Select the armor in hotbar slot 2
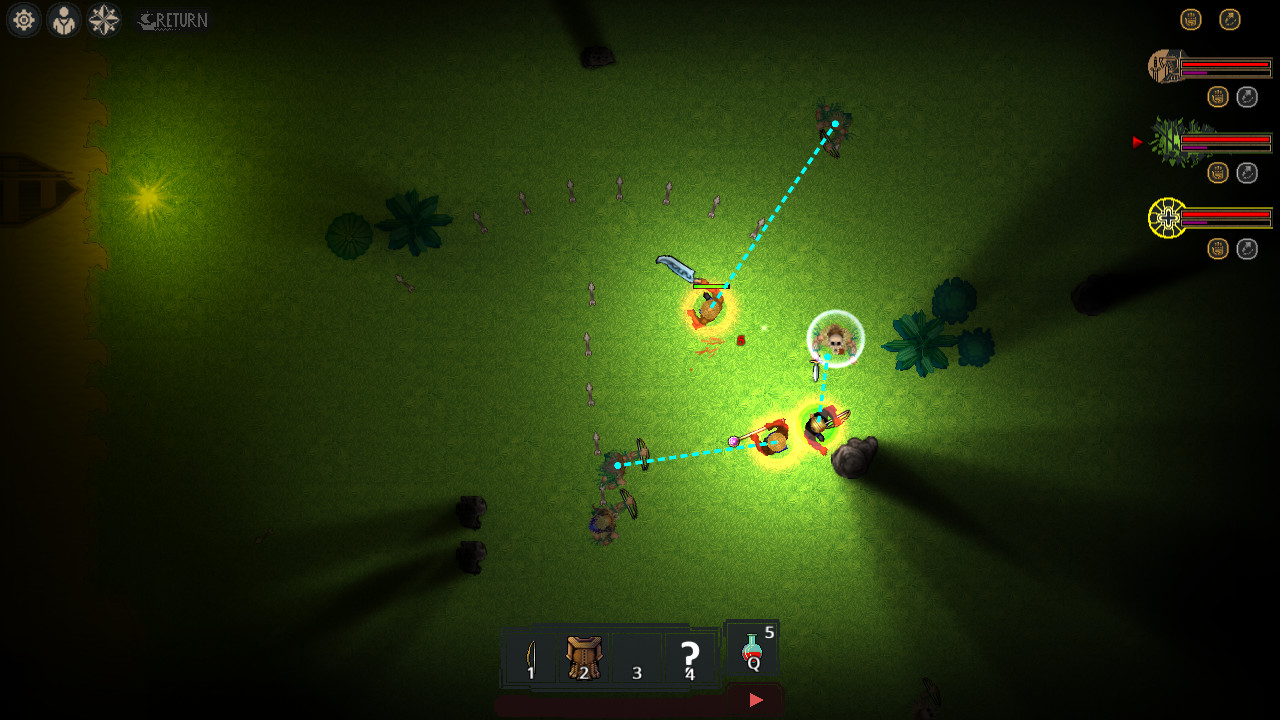This screenshot has width=1280, height=720. click(582, 655)
